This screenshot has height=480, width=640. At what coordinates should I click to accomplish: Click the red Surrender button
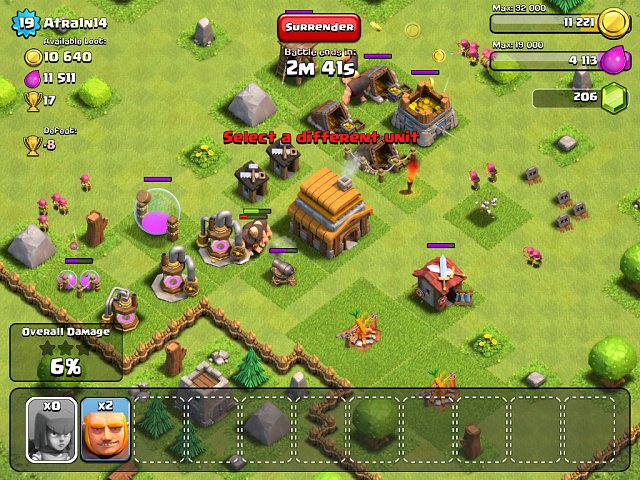pyautogui.click(x=318, y=27)
